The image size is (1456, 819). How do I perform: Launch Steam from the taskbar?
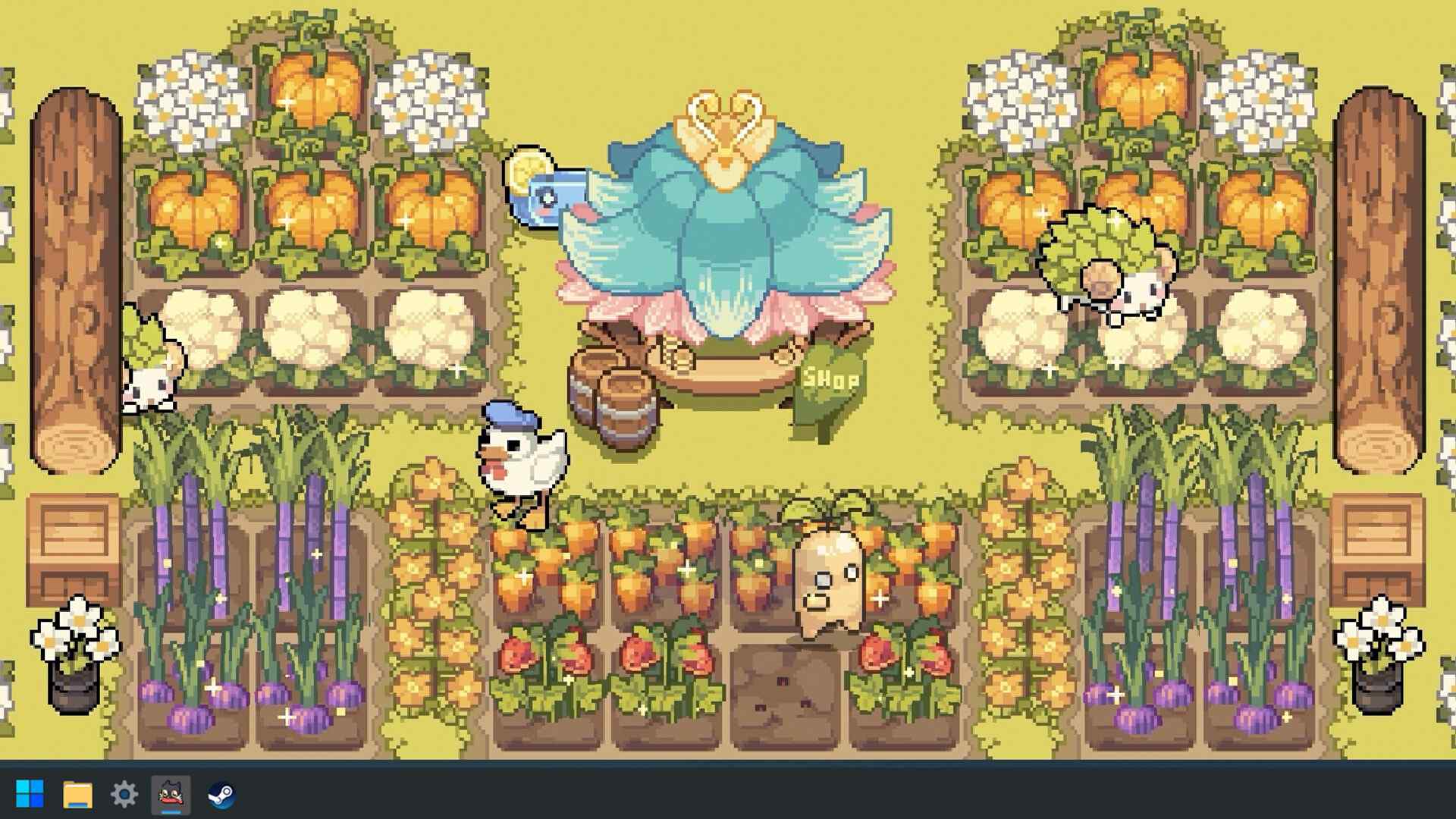(220, 794)
